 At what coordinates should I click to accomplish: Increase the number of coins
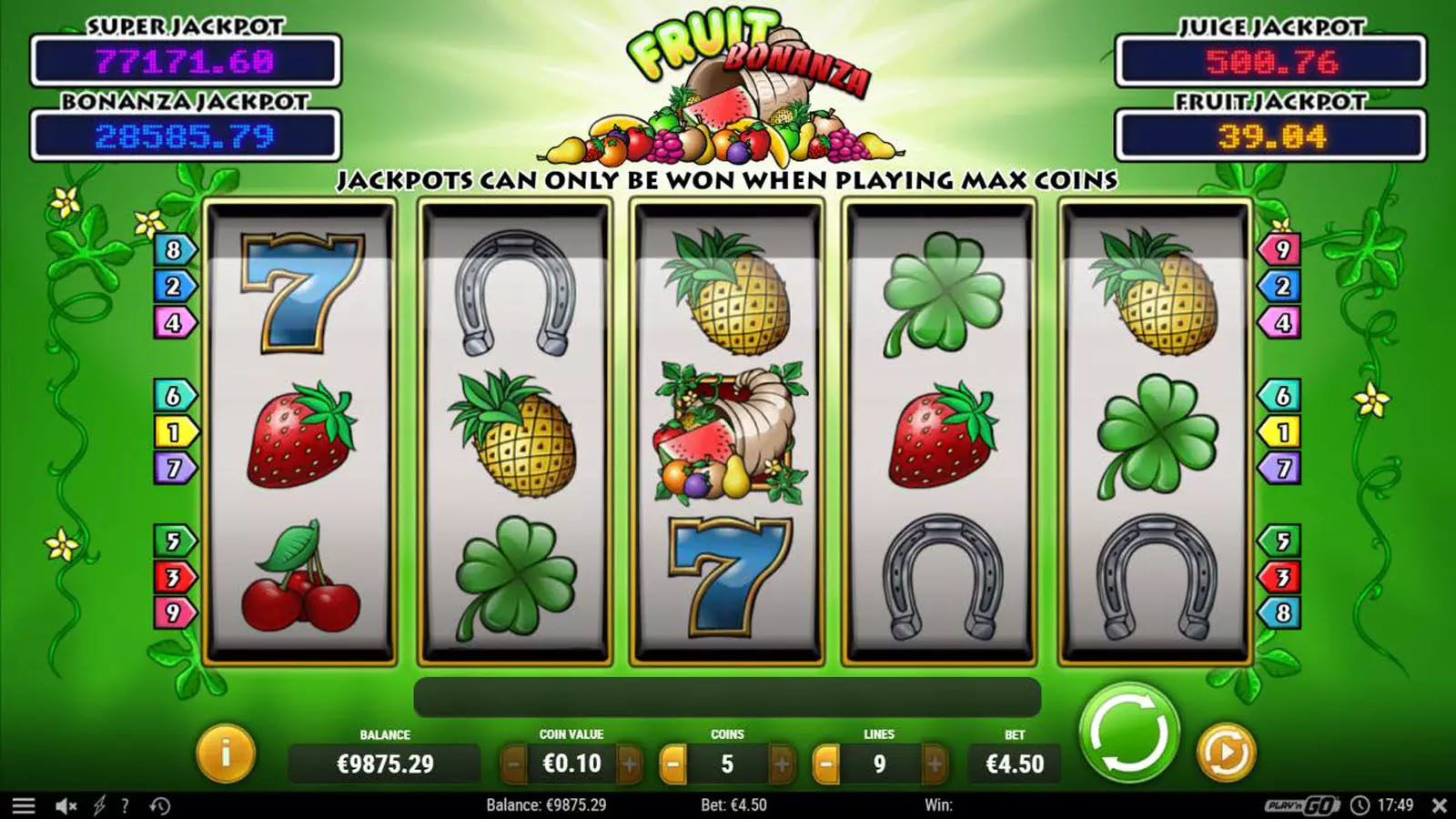tap(781, 764)
